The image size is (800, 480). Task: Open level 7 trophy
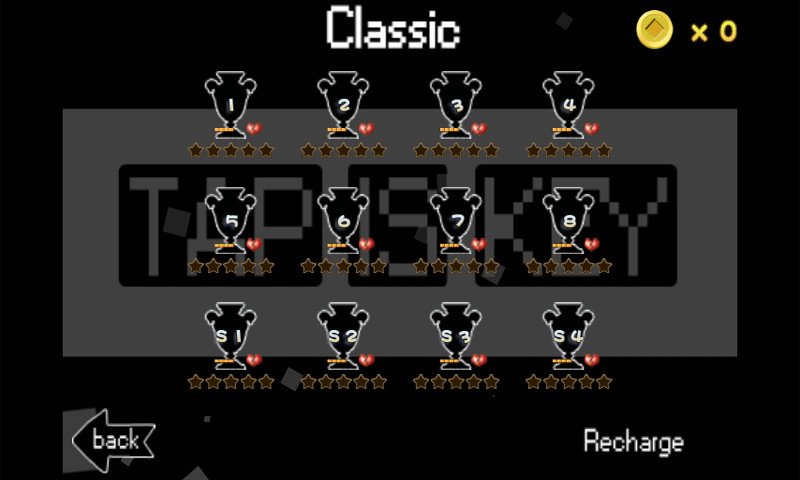point(457,220)
